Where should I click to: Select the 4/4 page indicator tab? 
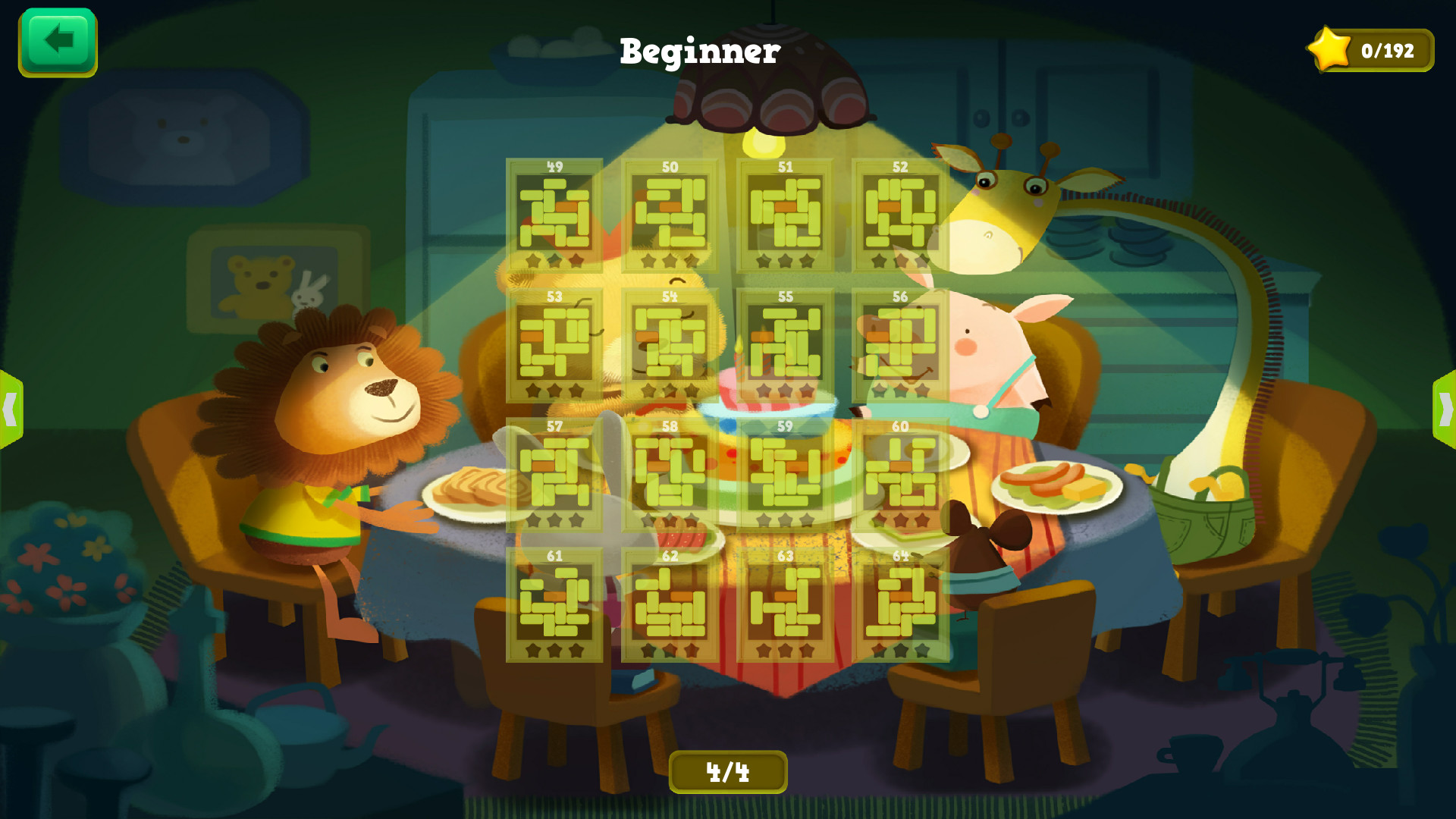click(x=729, y=770)
